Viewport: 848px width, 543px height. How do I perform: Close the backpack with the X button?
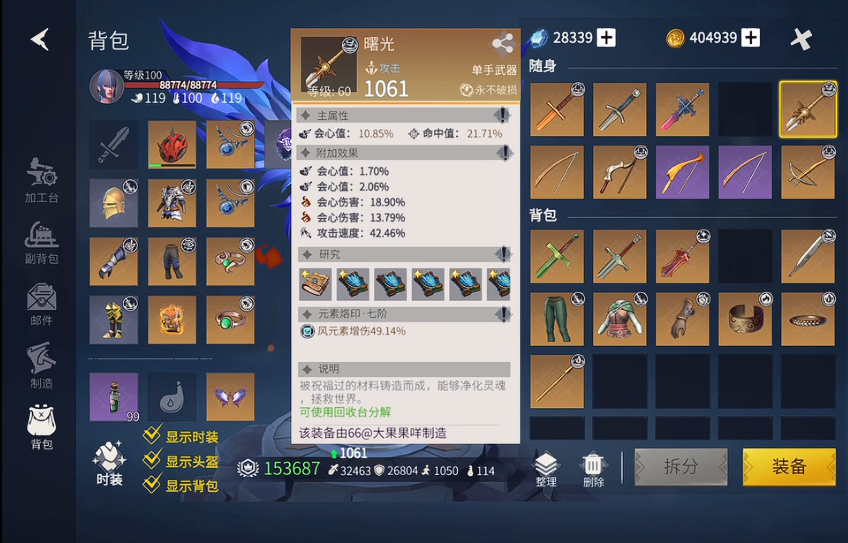coord(801,39)
